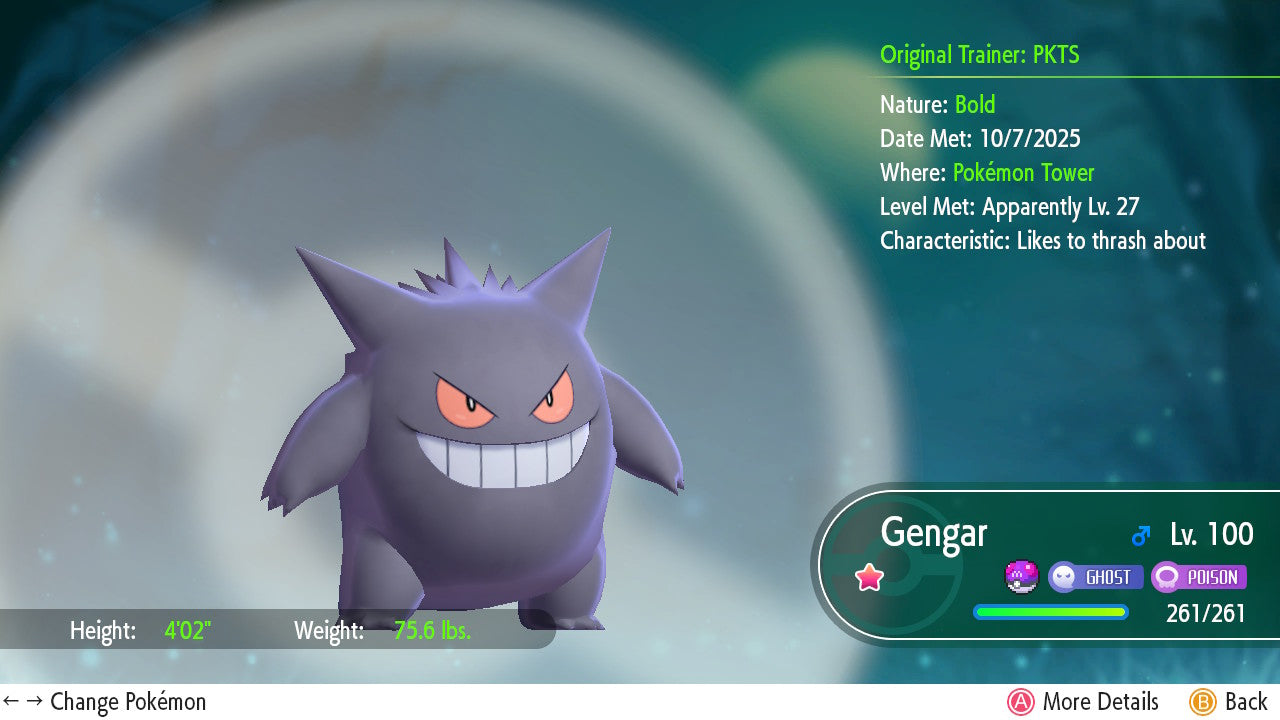Select the pink star marking icon
Viewport: 1280px width, 720px height.
[x=869, y=577]
